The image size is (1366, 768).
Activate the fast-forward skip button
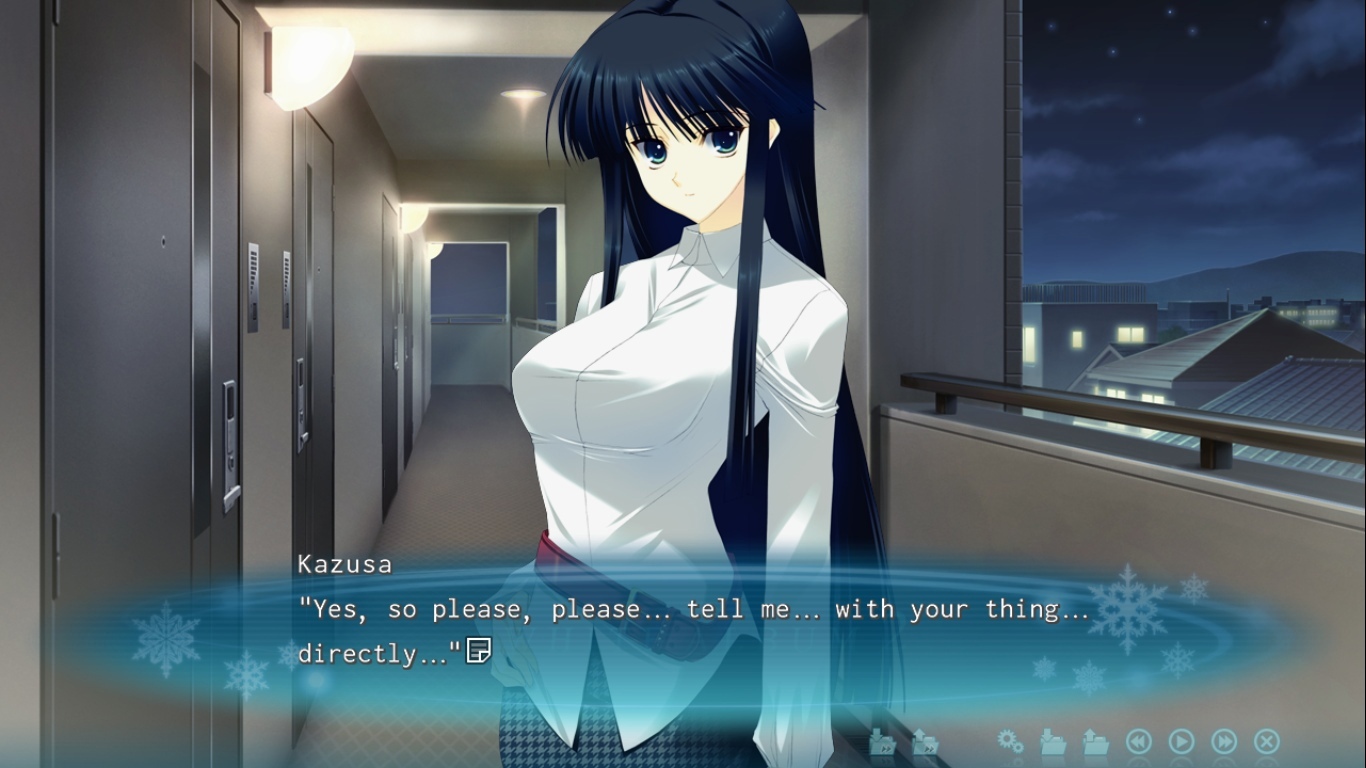[x=1224, y=741]
